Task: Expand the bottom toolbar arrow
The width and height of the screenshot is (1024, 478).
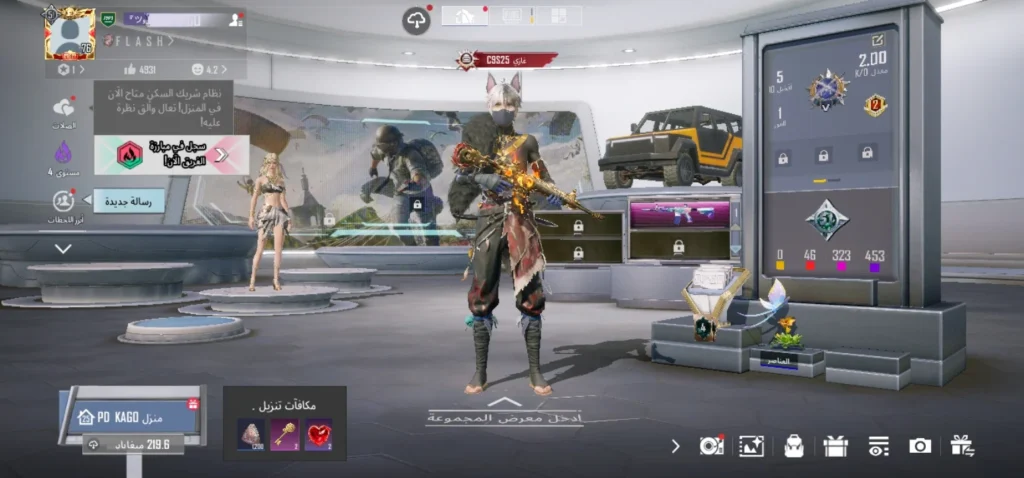Action: point(676,446)
